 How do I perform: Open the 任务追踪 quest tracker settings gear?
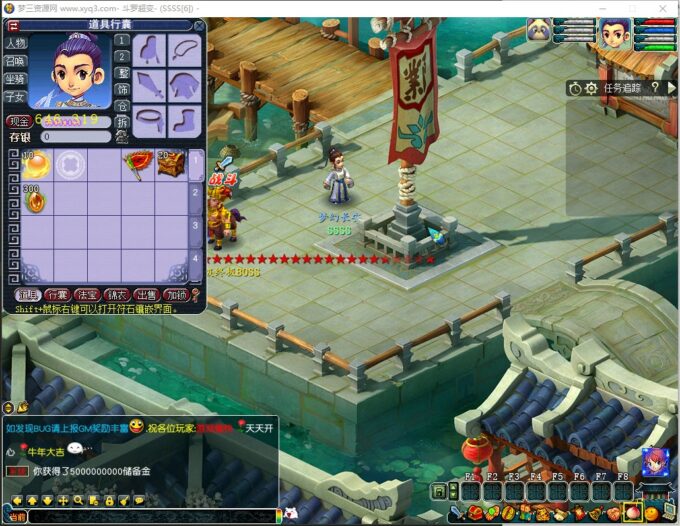591,88
